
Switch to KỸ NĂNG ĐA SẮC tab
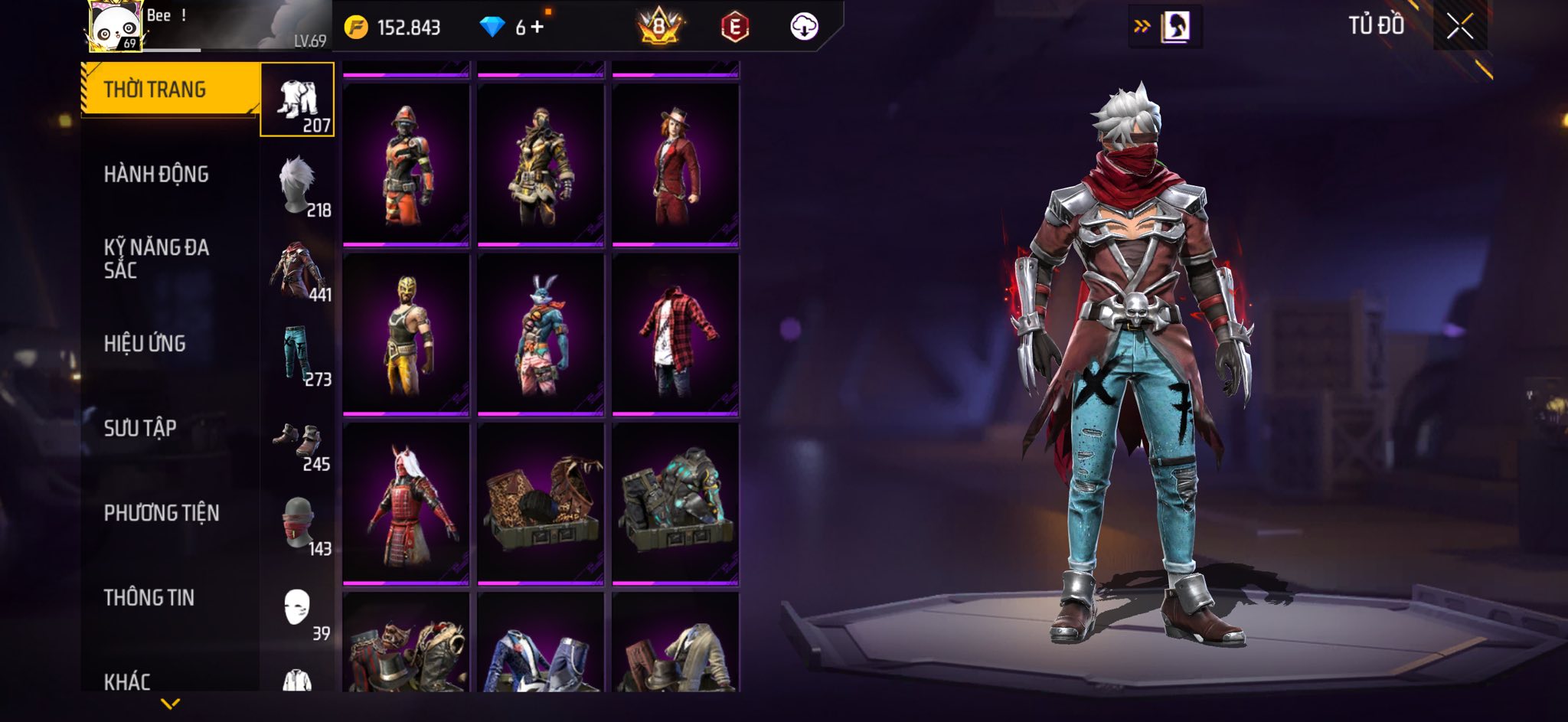(x=156, y=259)
